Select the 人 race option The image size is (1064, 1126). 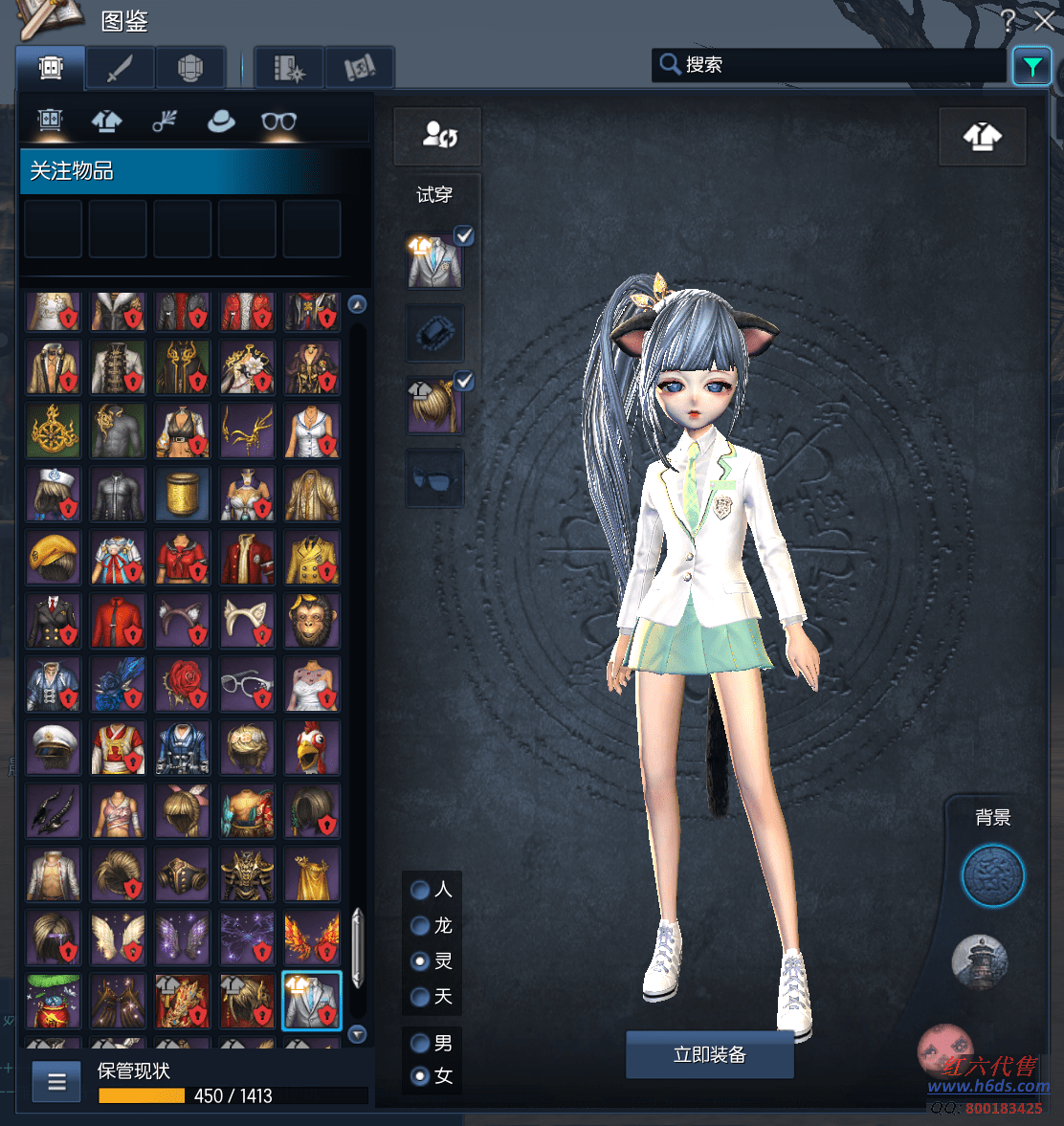pyautogui.click(x=420, y=890)
